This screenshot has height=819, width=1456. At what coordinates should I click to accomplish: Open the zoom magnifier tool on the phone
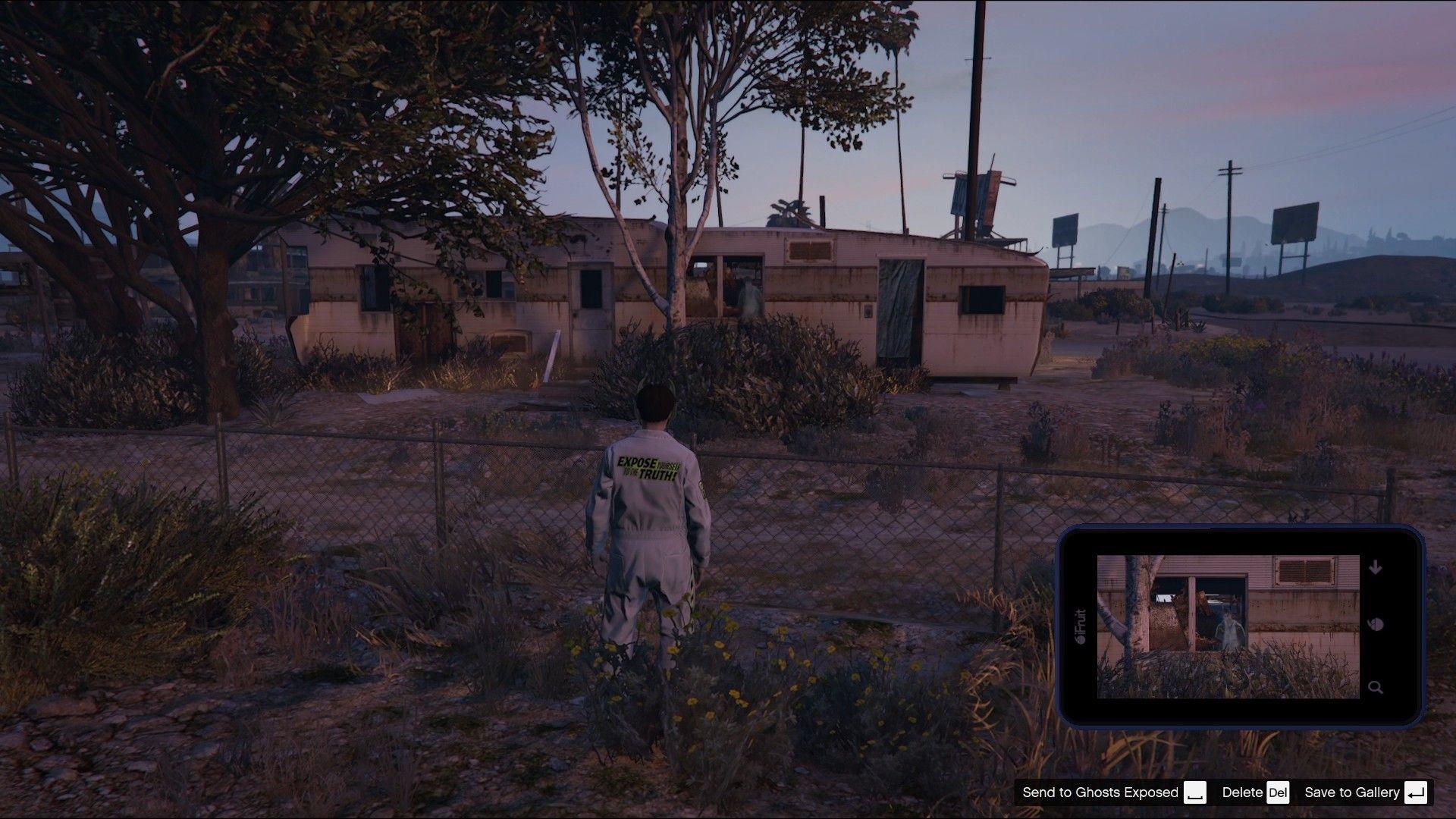[x=1376, y=688]
